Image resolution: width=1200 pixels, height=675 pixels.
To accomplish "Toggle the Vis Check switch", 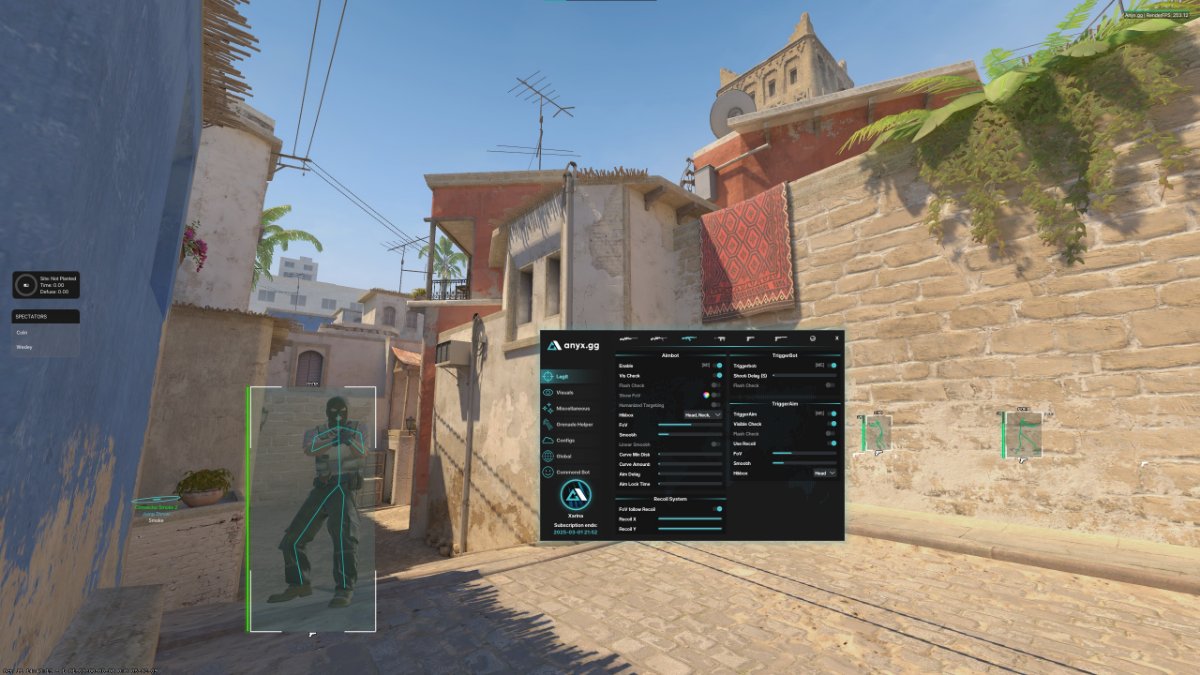I will coord(717,376).
